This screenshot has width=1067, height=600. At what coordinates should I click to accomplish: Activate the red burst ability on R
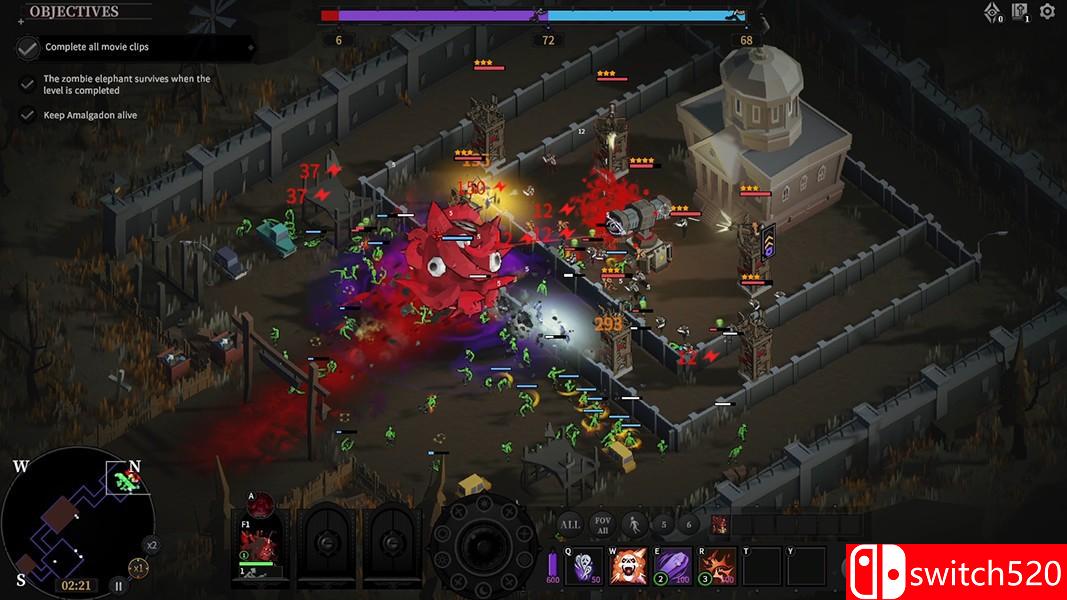click(716, 565)
